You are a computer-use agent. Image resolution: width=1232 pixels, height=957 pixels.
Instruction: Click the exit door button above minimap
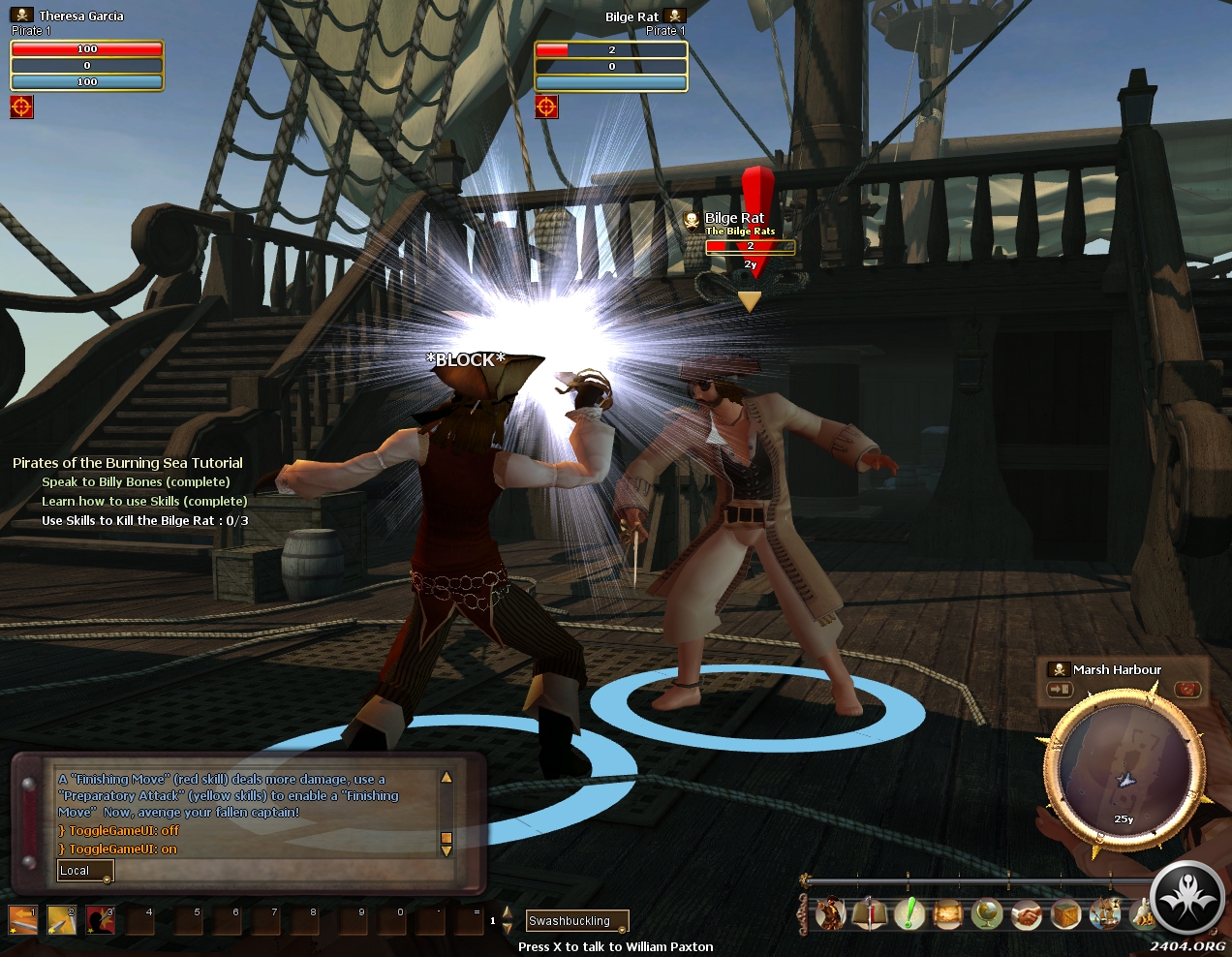click(x=1060, y=690)
